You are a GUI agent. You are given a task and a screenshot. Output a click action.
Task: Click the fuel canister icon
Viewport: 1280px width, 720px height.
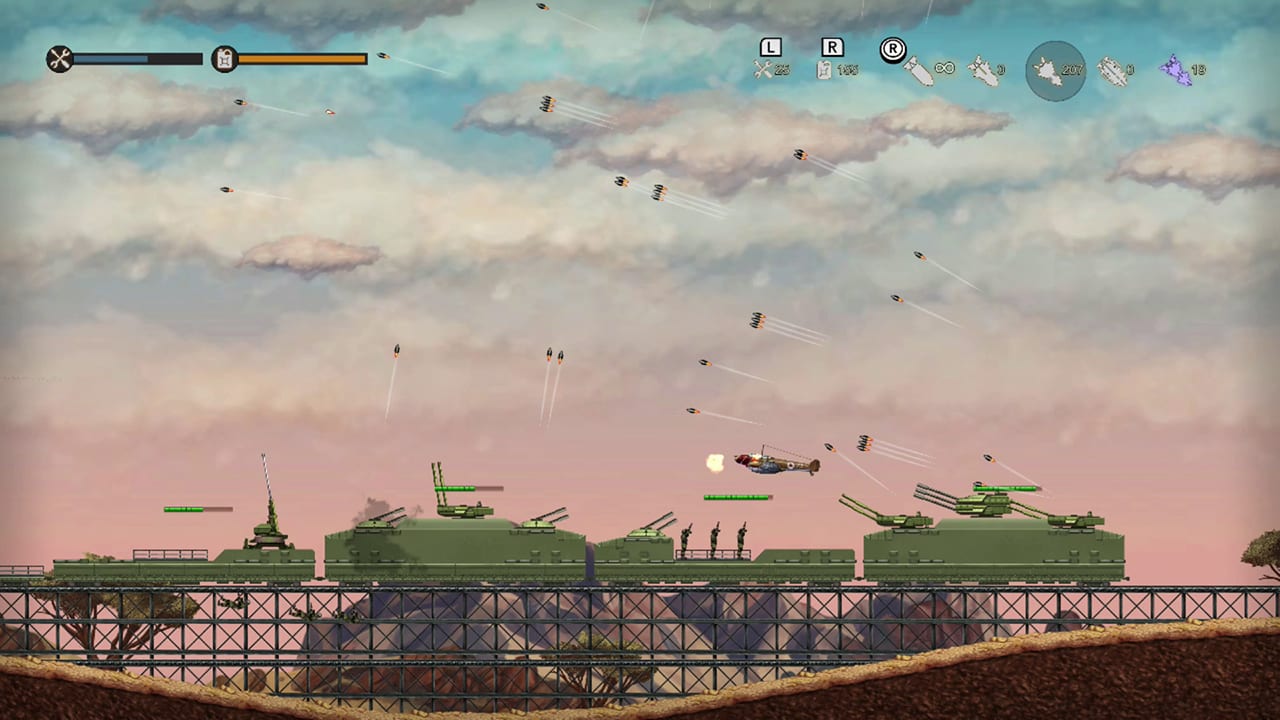[x=224, y=60]
